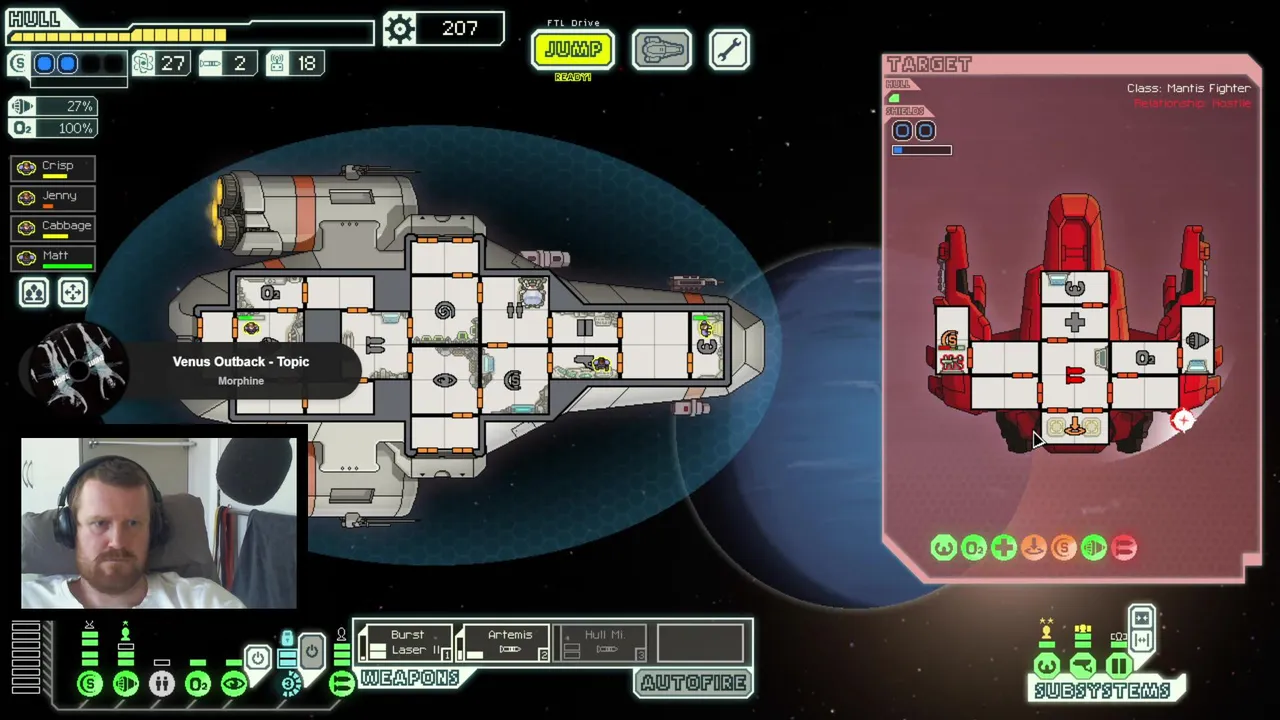This screenshot has width=1280, height=720.
Task: Click the weapons system power icon
Action: tap(341, 684)
